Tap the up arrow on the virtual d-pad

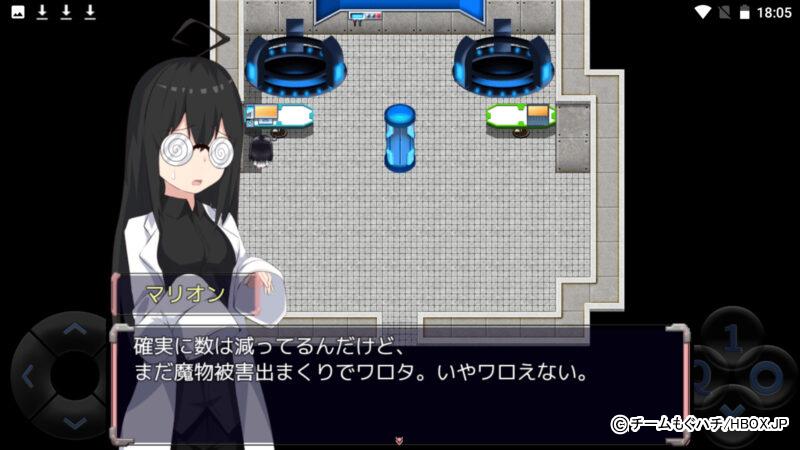(x=73, y=329)
